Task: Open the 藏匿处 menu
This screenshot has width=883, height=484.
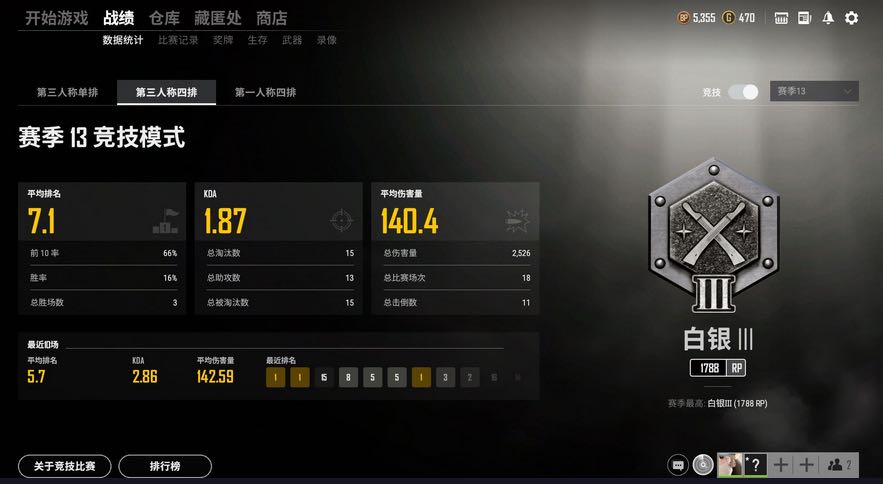Action: 218,18
